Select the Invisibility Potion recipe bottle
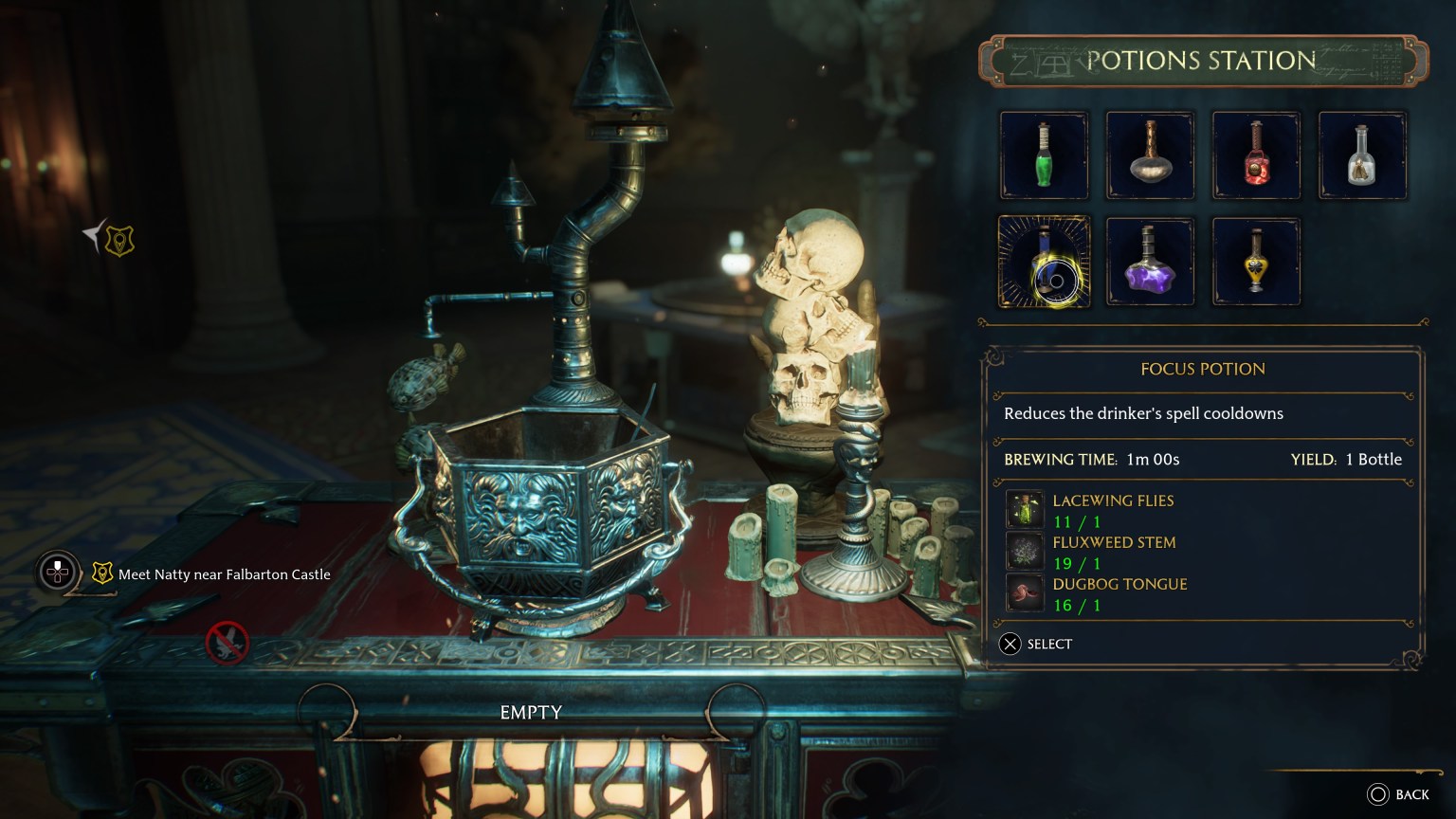This screenshot has width=1456, height=819. [x=1362, y=155]
